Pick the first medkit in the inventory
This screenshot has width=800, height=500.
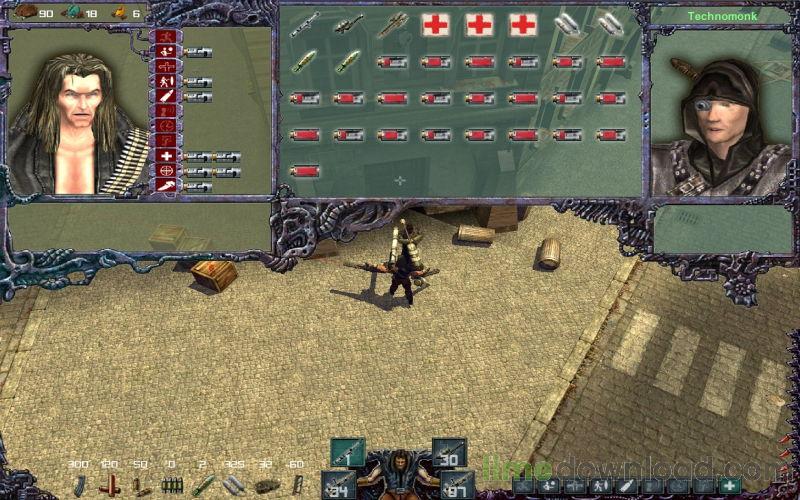[x=436, y=25]
